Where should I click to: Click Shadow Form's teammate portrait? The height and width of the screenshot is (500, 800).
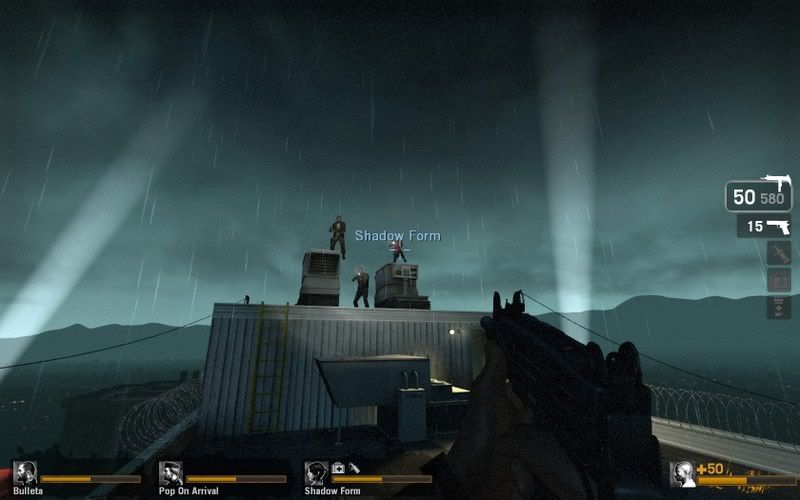[317, 473]
